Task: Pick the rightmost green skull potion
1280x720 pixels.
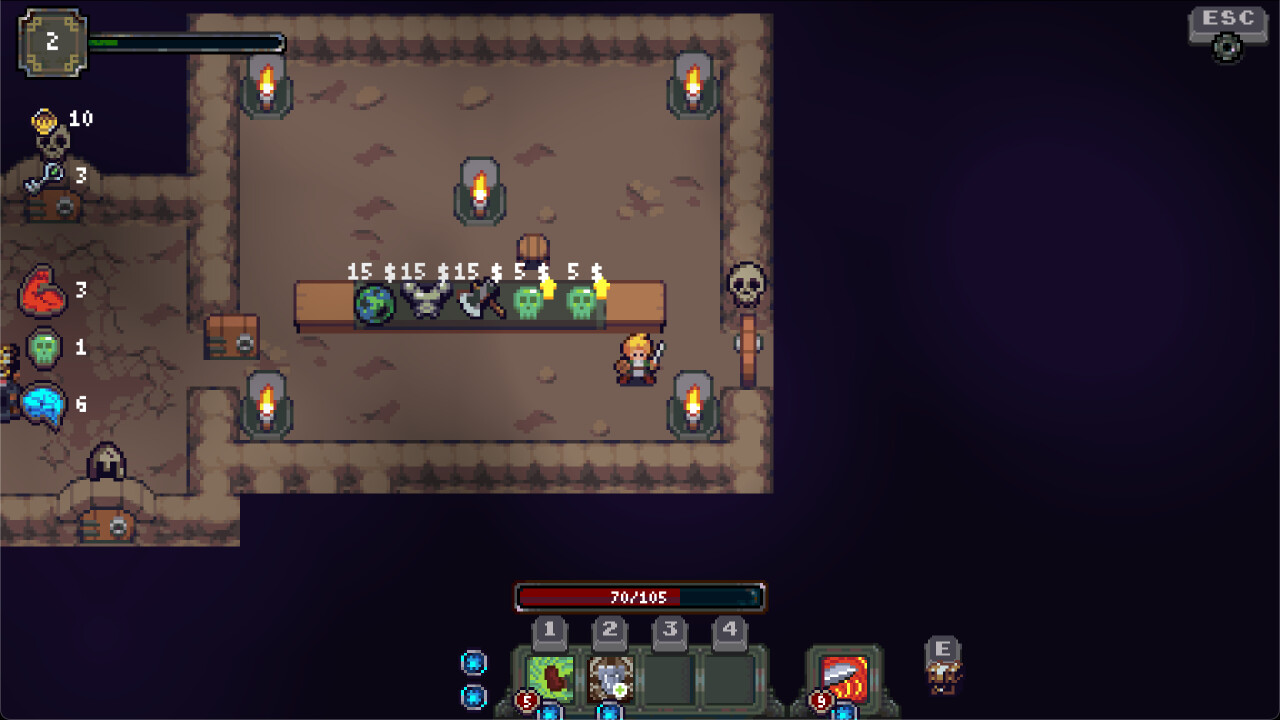Action: pos(581,302)
